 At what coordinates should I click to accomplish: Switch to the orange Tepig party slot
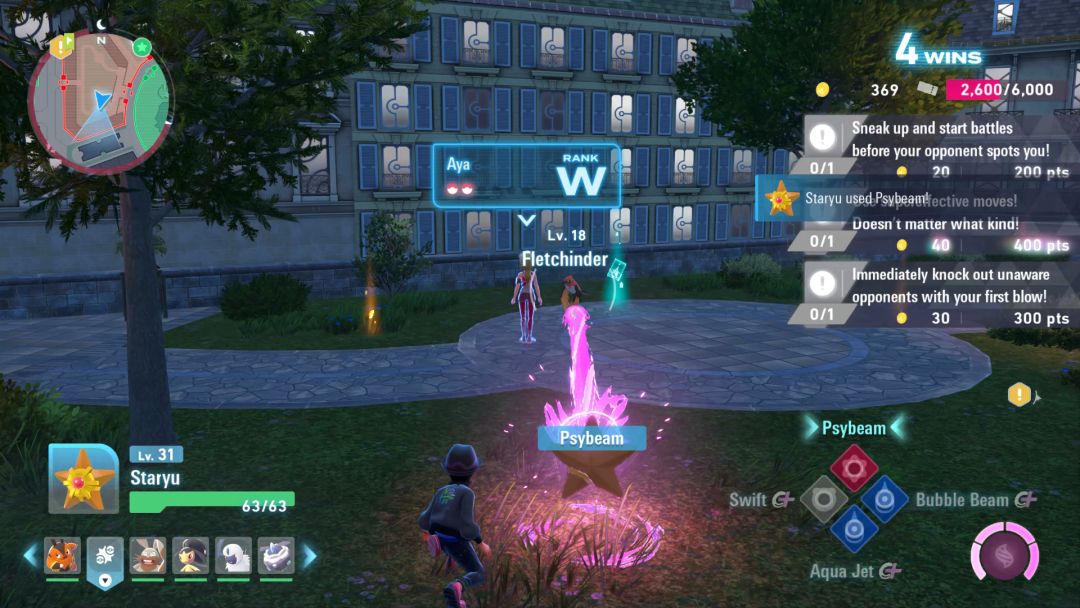[62, 556]
